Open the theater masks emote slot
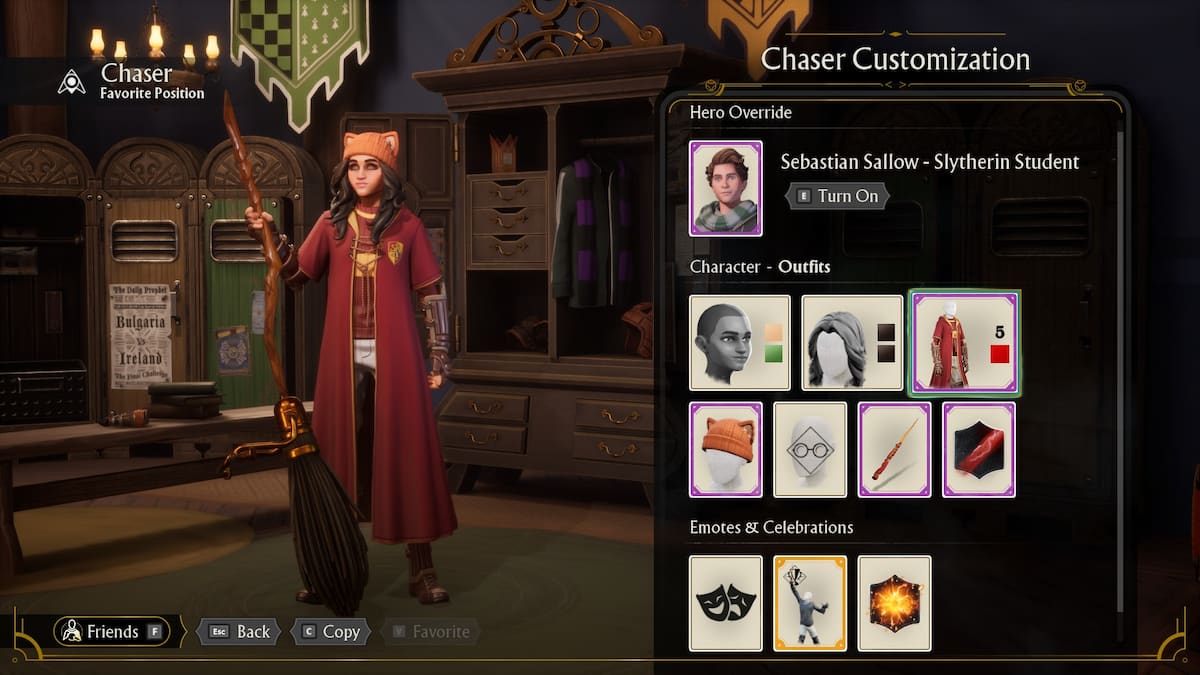Viewport: 1200px width, 675px height. pos(726,603)
